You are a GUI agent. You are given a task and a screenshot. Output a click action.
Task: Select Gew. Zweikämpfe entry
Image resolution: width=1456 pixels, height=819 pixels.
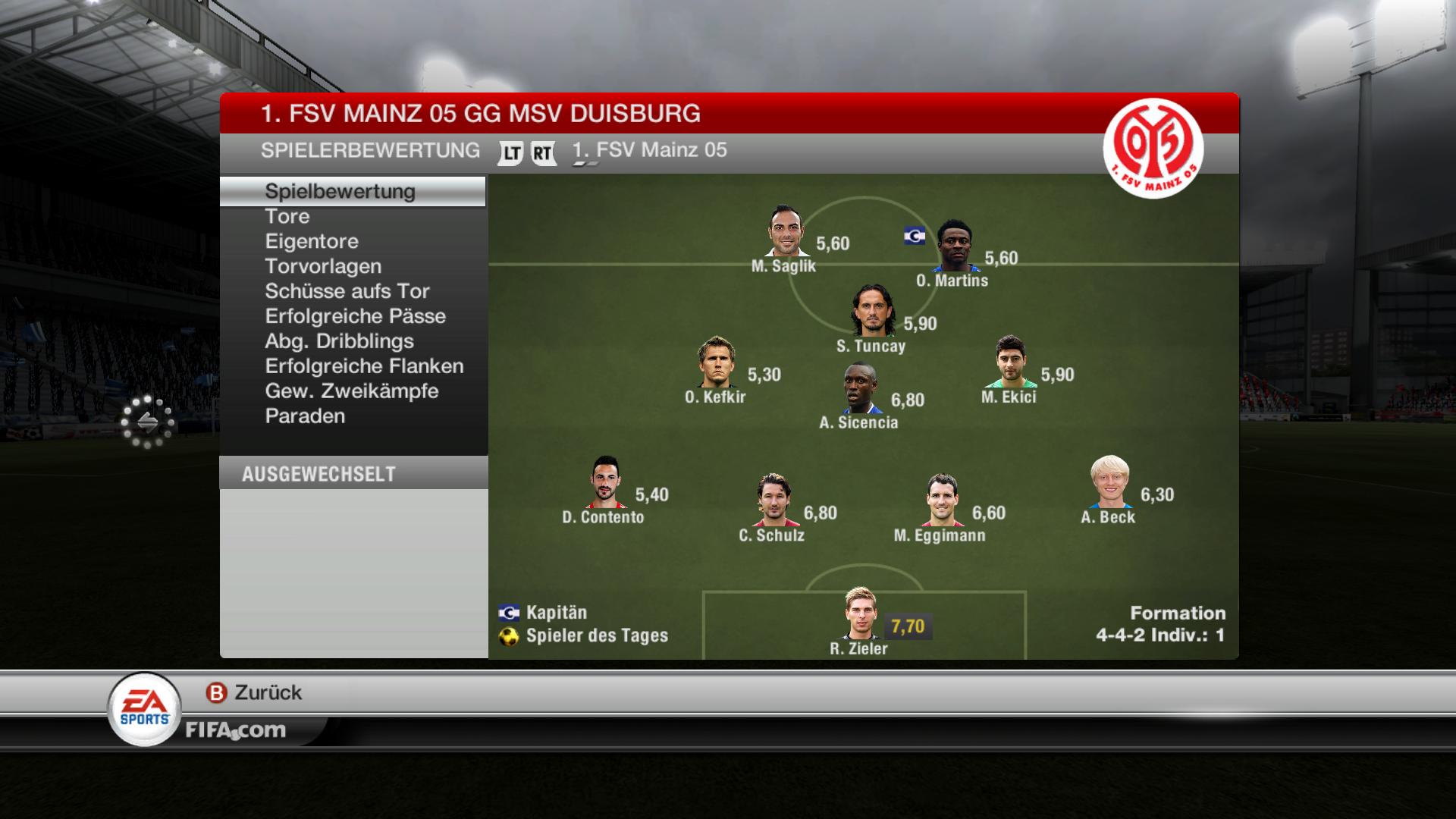352,392
